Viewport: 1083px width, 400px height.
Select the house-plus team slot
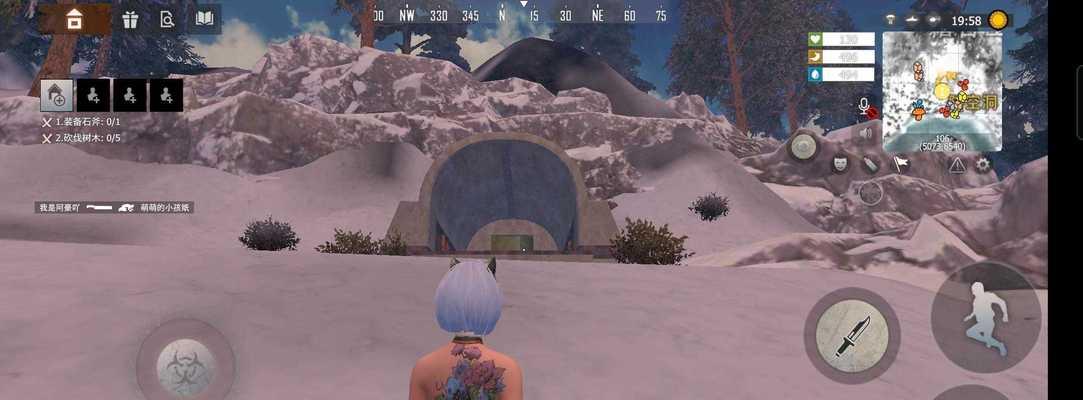pos(57,95)
